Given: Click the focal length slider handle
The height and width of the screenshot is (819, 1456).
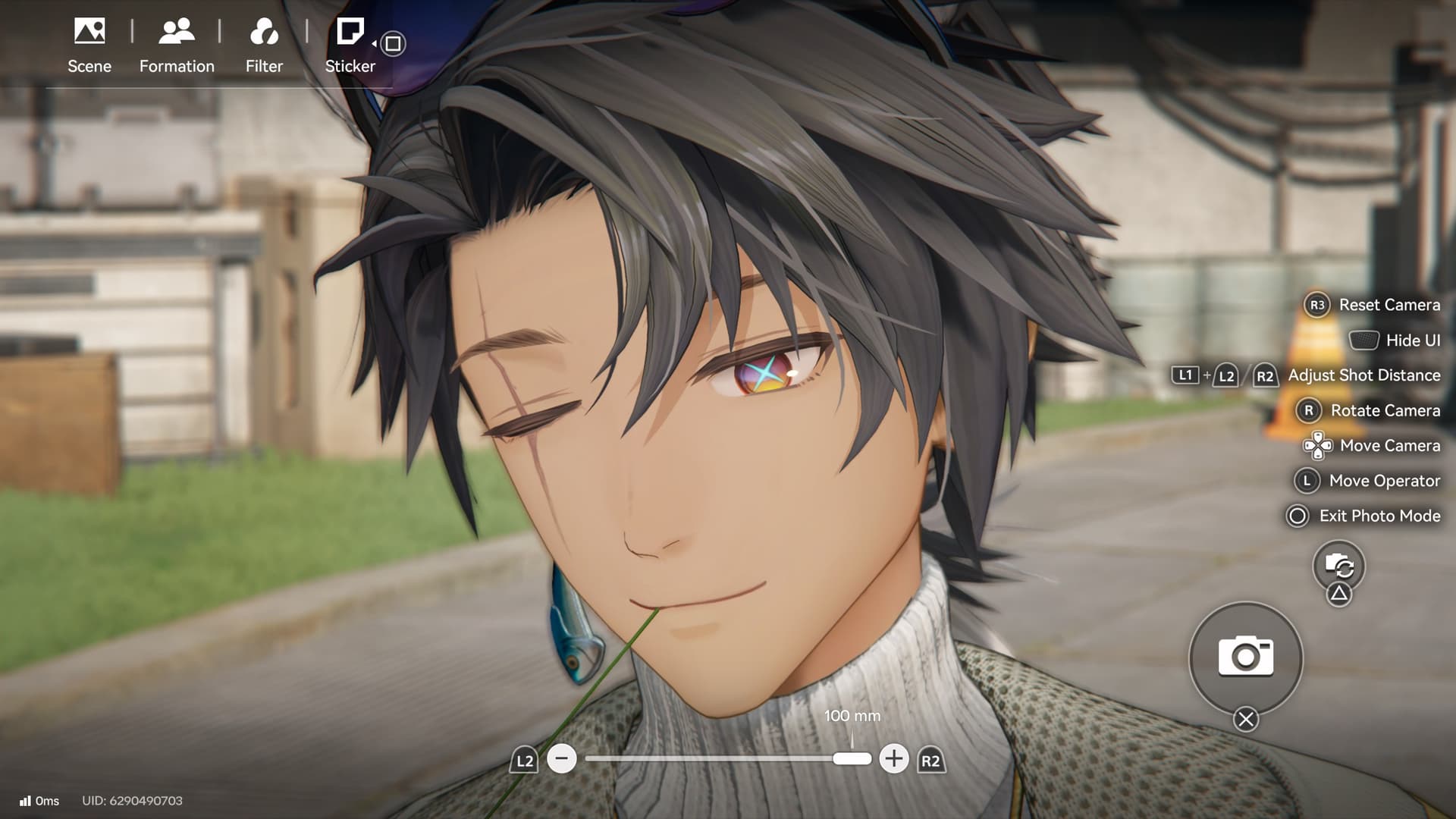Looking at the screenshot, I should point(852,758).
